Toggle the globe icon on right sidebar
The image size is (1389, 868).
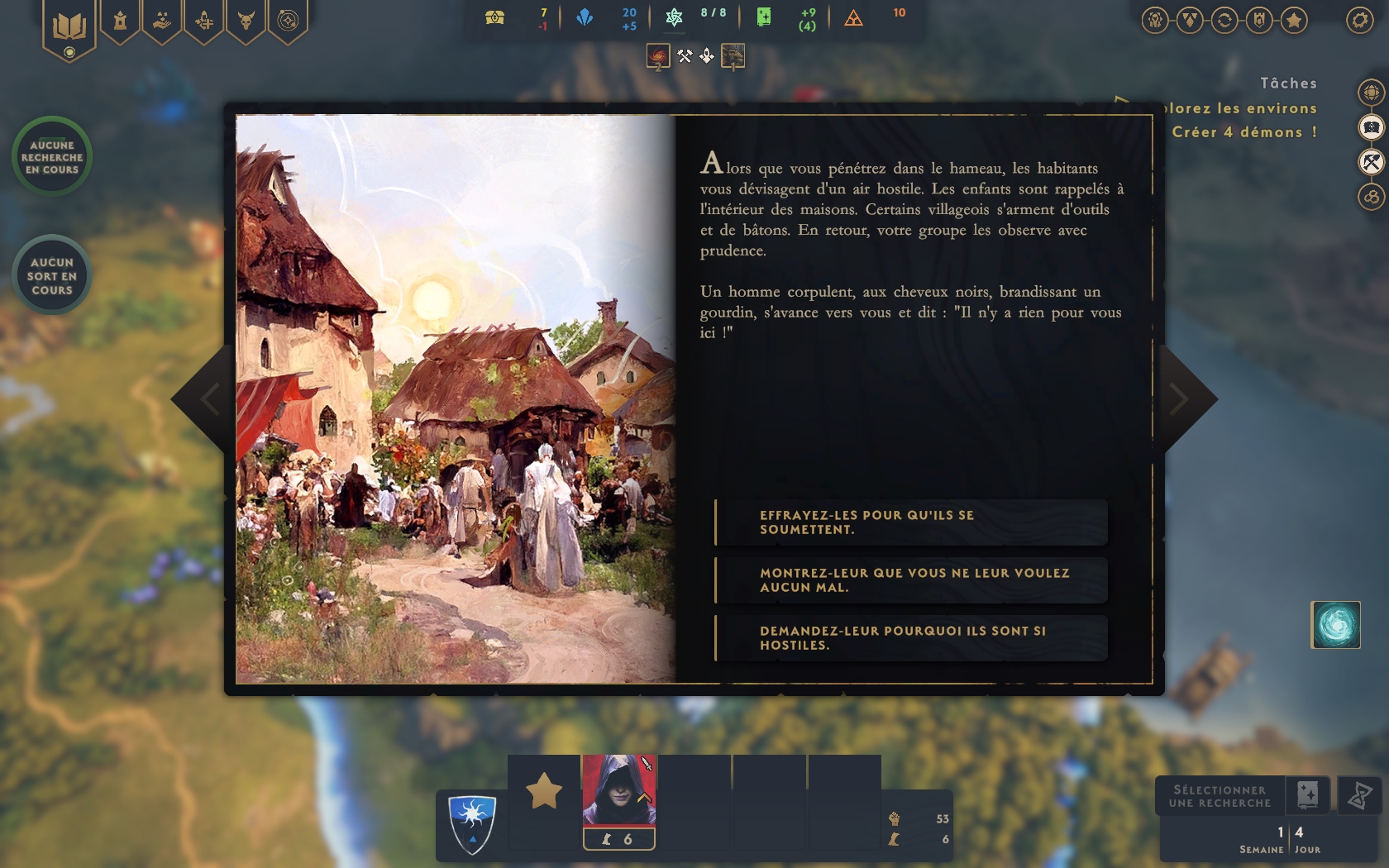[x=1371, y=92]
